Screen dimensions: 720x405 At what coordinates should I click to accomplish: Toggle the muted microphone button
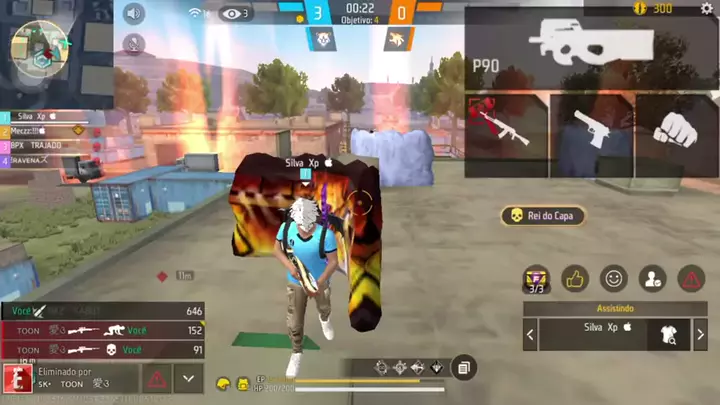click(x=134, y=44)
